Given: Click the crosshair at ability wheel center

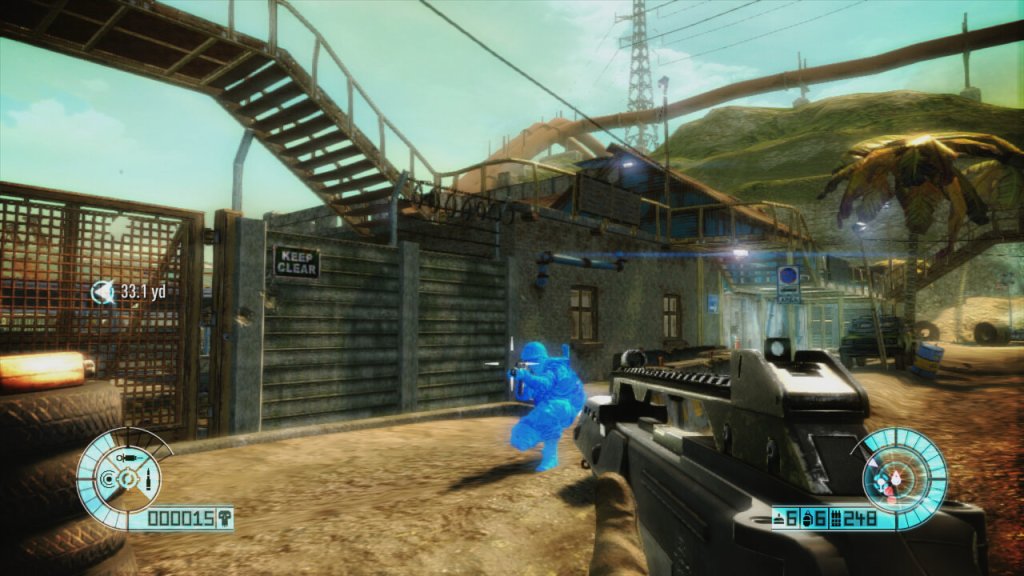Looking at the screenshot, I should tap(128, 481).
